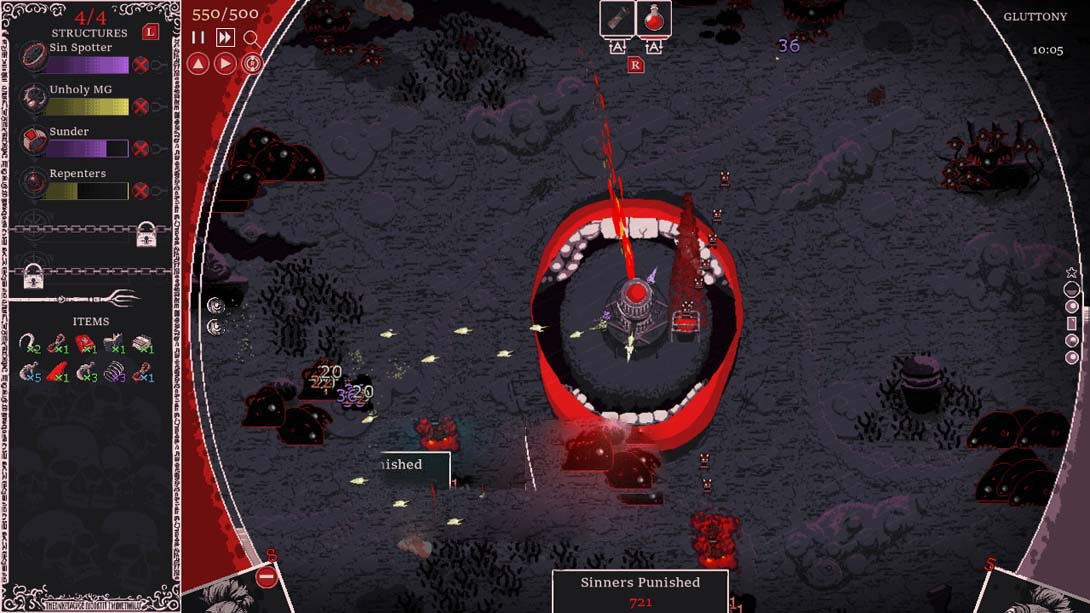Image resolution: width=1090 pixels, height=613 pixels.
Task: Pause the game
Action: click(x=198, y=38)
